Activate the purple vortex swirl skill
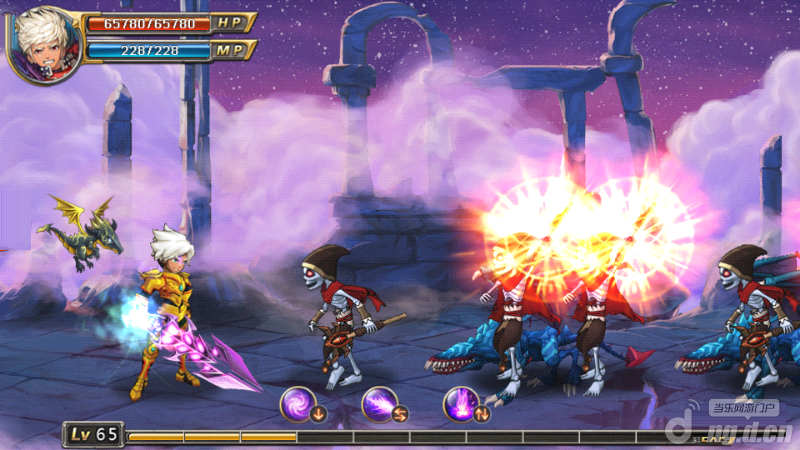 coord(299,404)
